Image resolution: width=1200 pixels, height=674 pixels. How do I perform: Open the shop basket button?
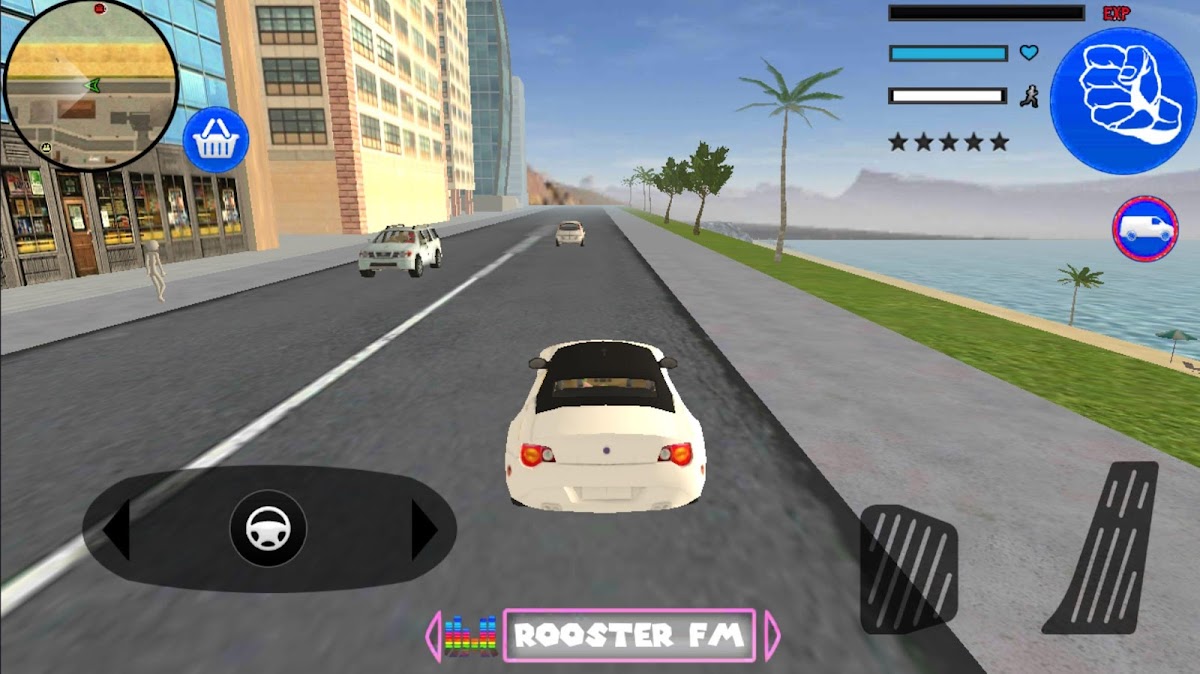(215, 140)
